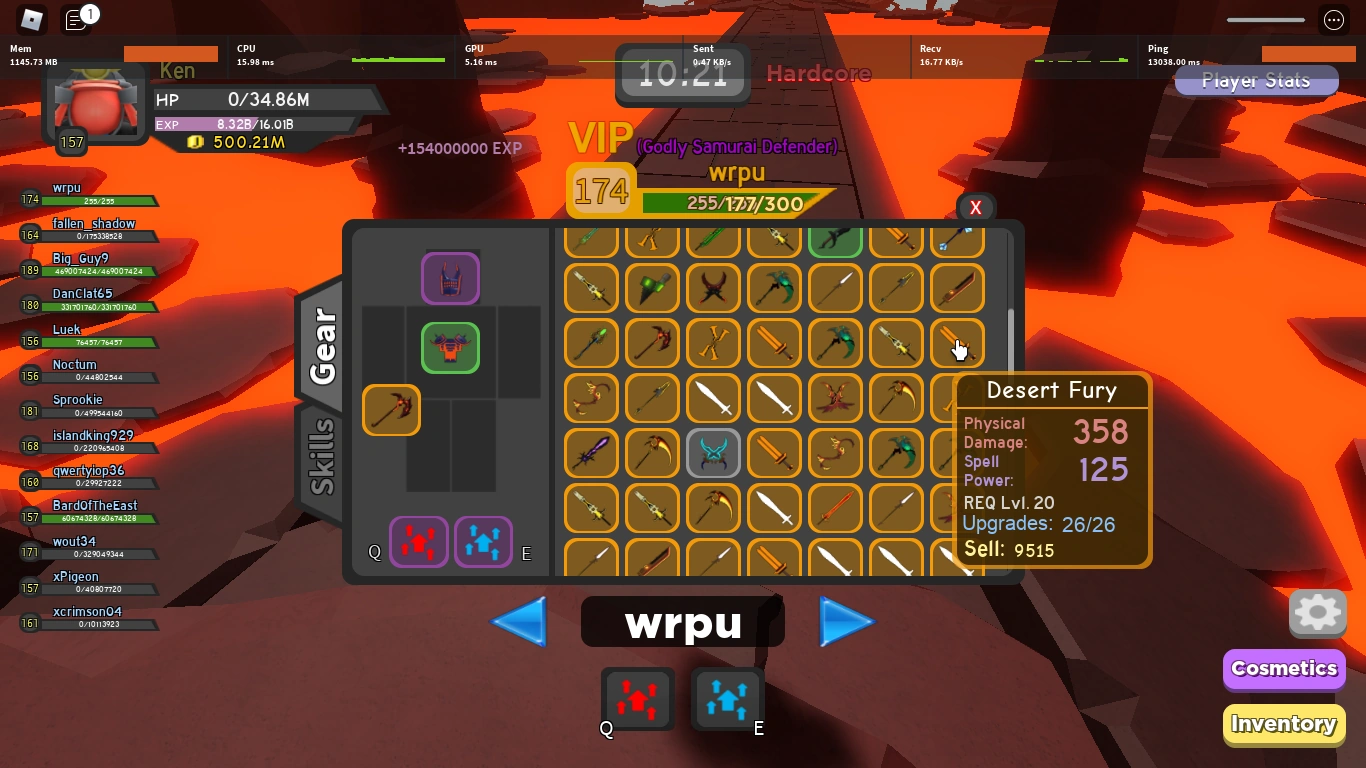Click the settings gear icon
The height and width of the screenshot is (768, 1366).
tap(1317, 613)
